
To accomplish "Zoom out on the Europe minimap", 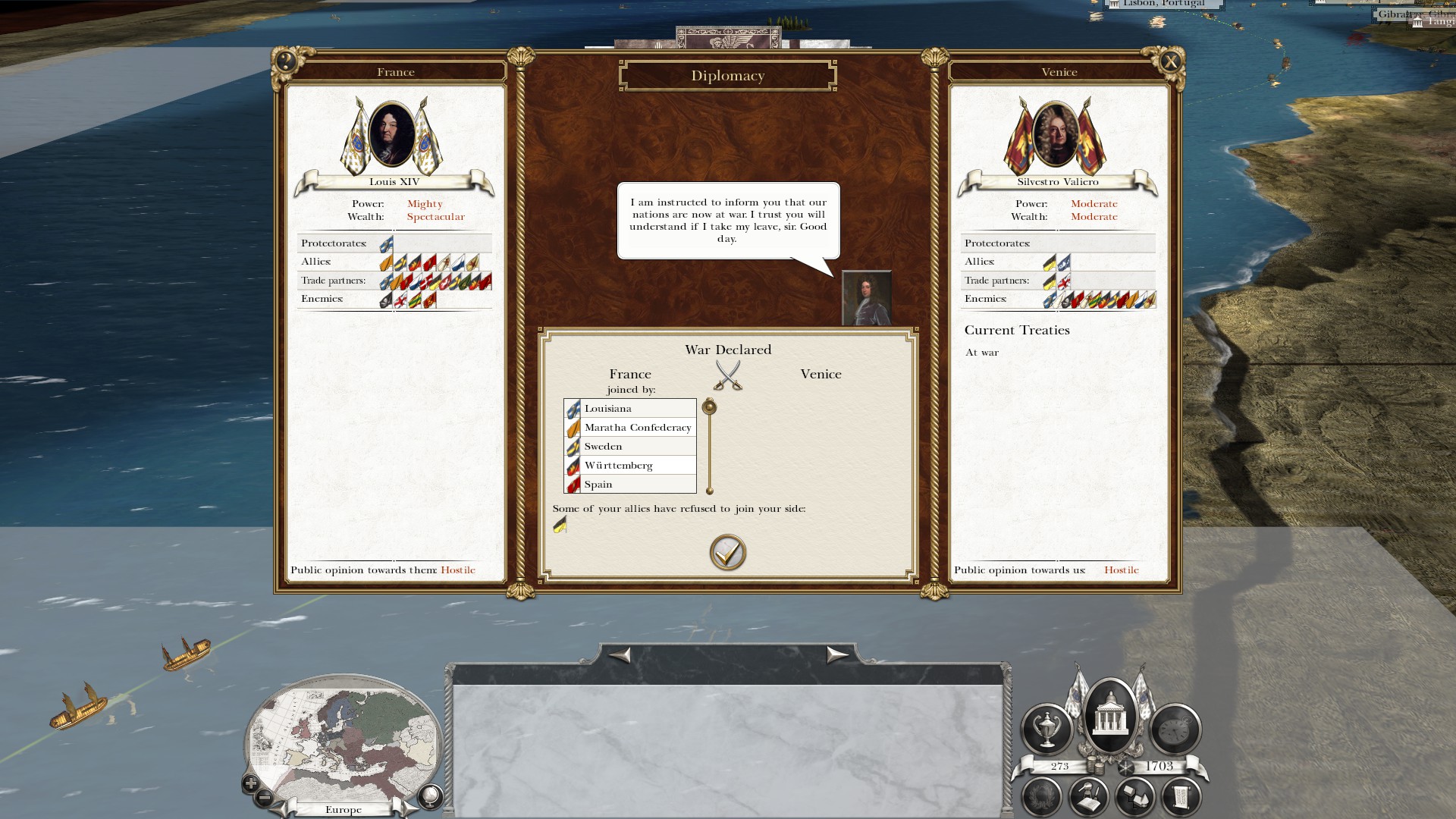I will tap(265, 798).
